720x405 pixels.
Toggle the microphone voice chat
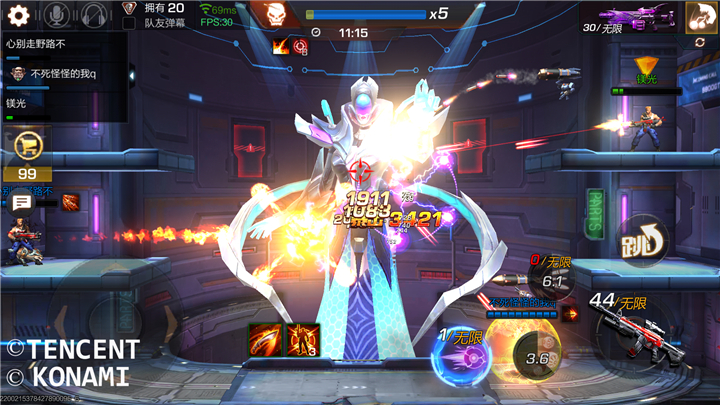tap(57, 15)
